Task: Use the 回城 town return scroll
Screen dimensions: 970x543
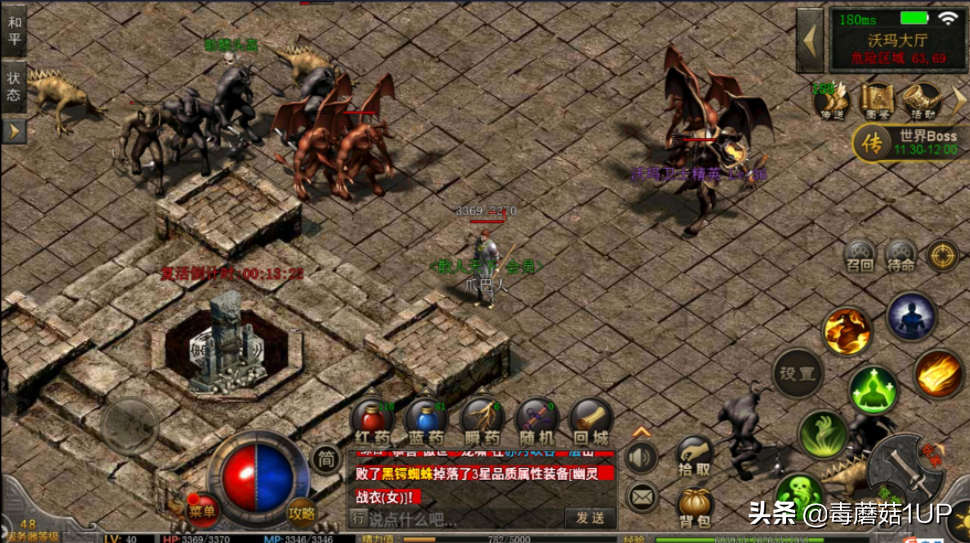Action: (x=591, y=420)
